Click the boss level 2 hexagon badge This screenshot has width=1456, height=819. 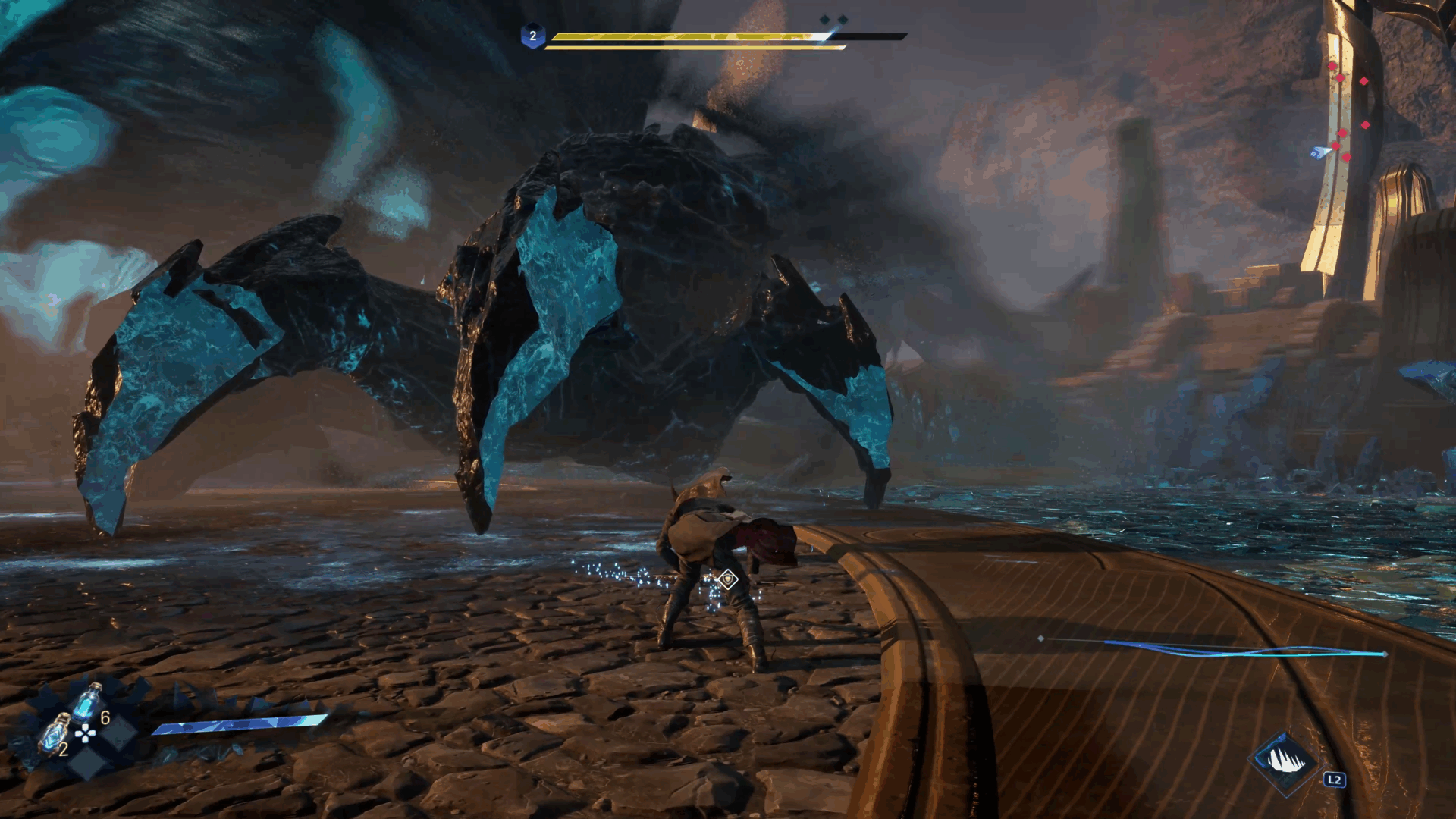pyautogui.click(x=532, y=36)
